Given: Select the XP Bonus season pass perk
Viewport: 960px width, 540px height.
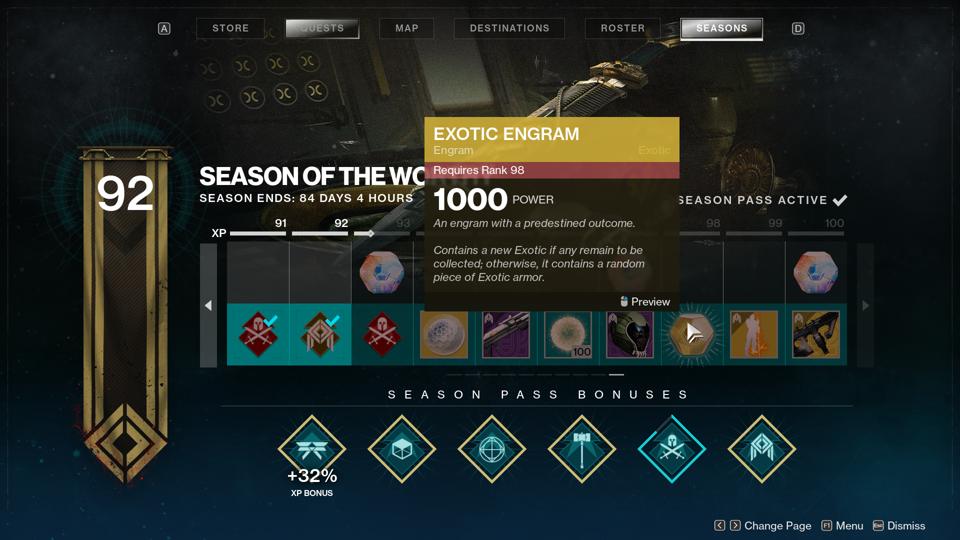Looking at the screenshot, I should pos(311,450).
